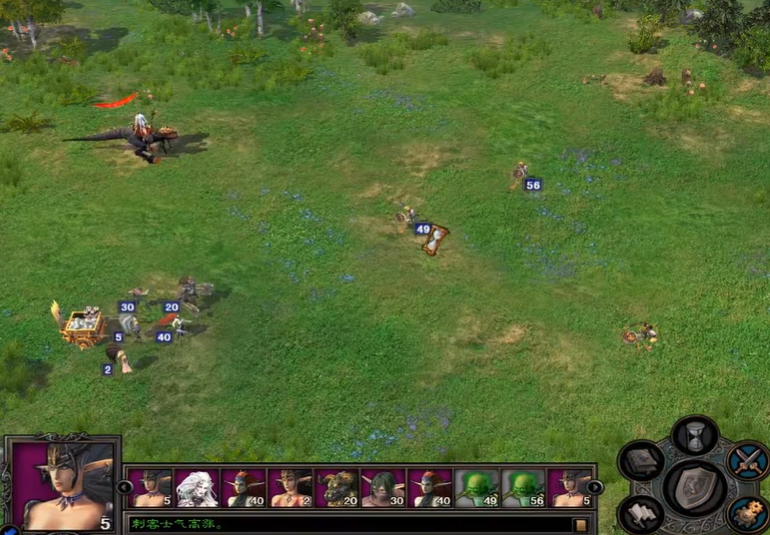Screen dimensions: 770x535
Task: Toggle auto-combat with the crossed swords button
Action: coord(747,461)
